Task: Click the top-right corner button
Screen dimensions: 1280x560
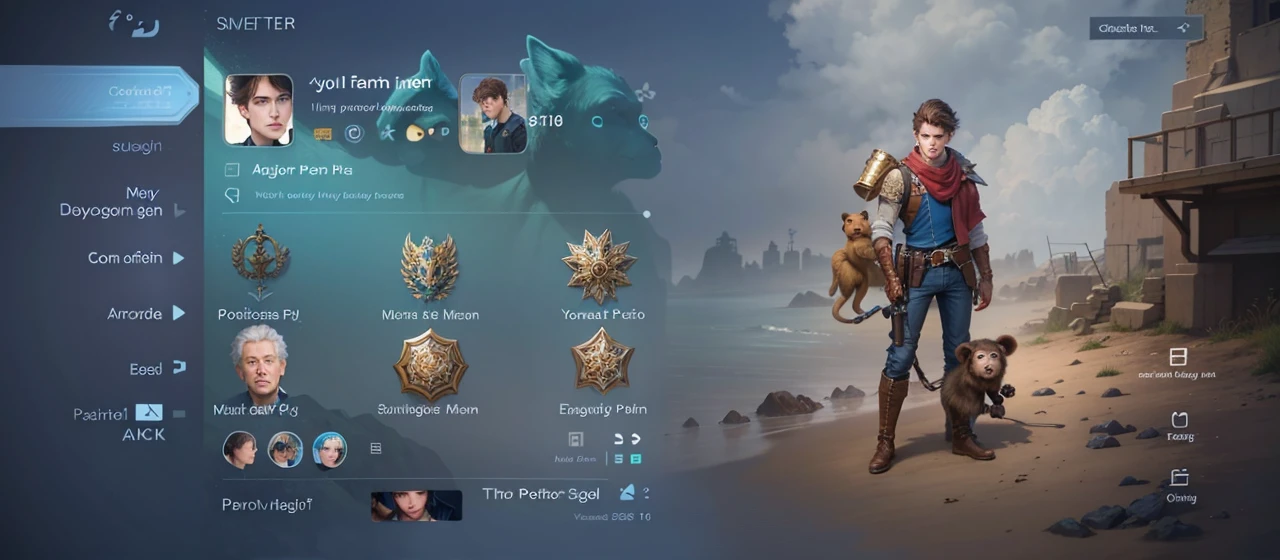Action: pyautogui.click(x=1145, y=28)
